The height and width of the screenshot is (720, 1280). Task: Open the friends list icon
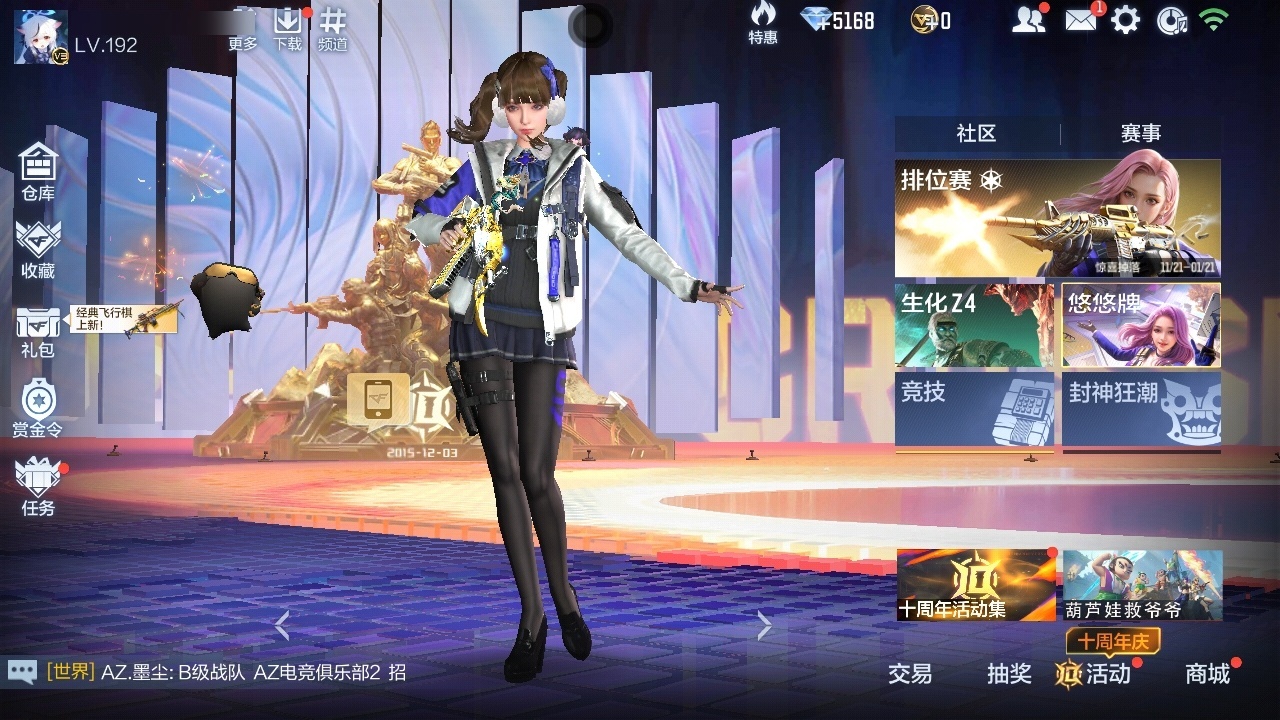tap(1027, 20)
